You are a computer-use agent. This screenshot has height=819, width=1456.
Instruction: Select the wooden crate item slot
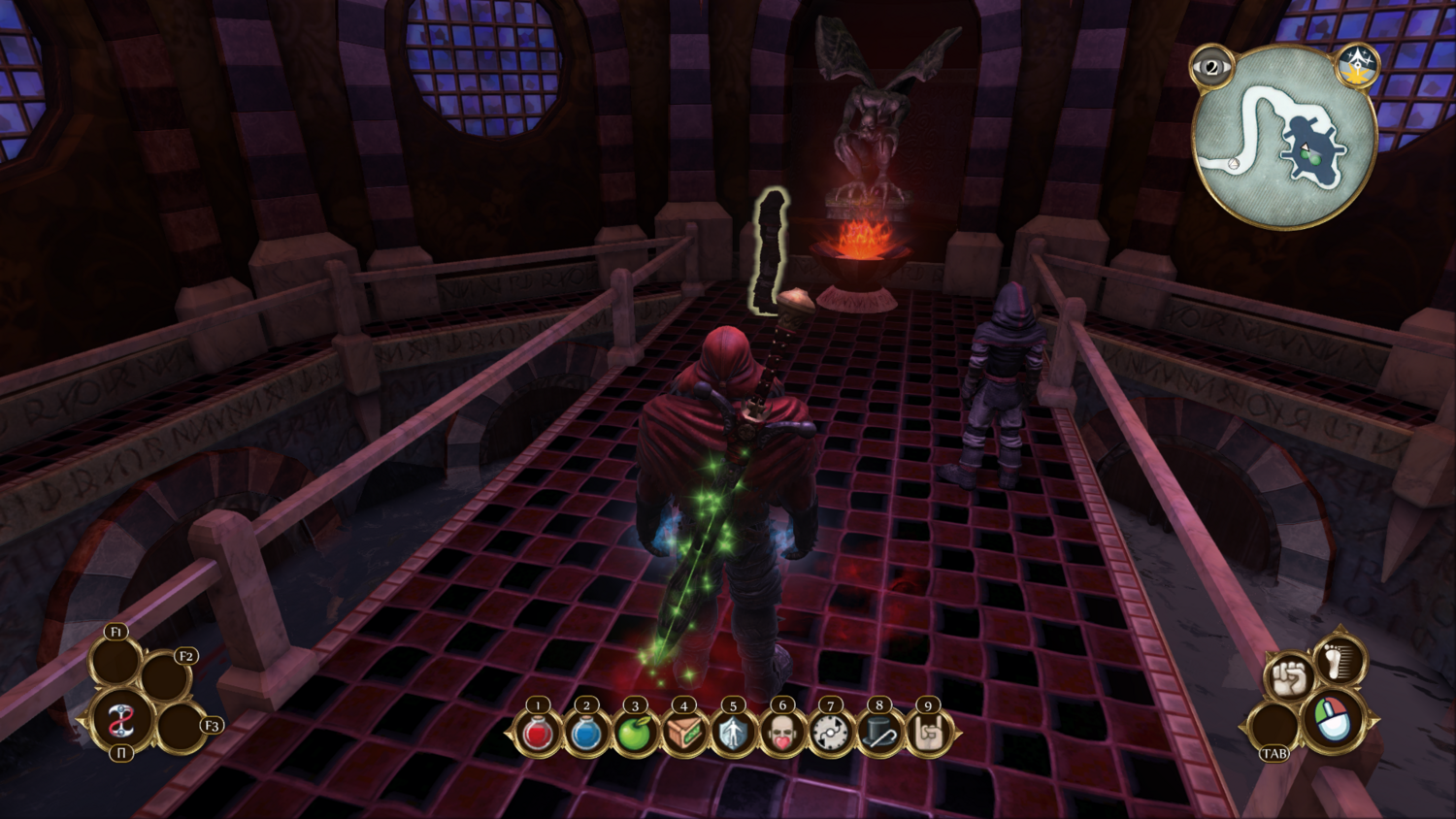tap(684, 735)
